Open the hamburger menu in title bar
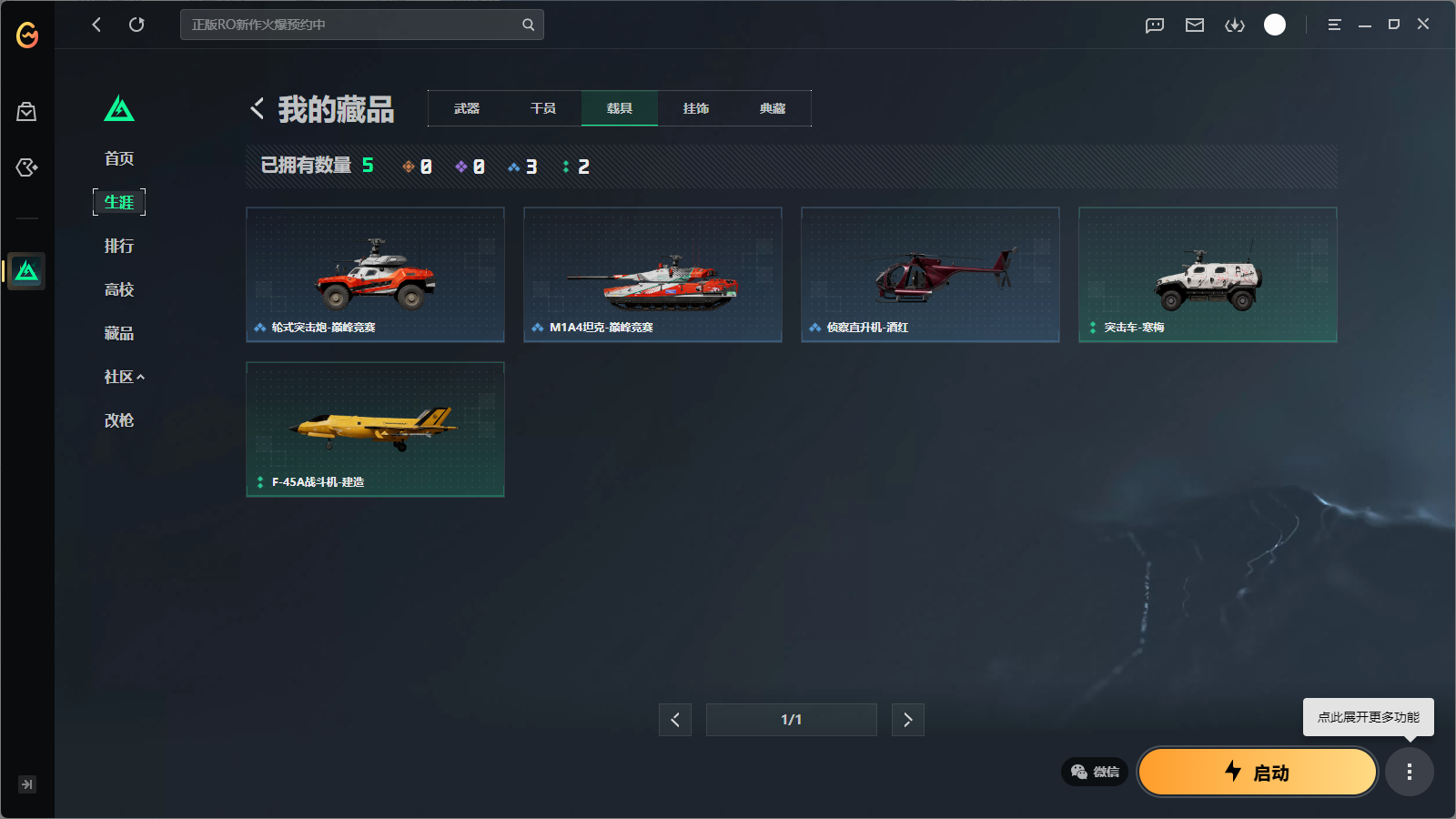The width and height of the screenshot is (1456, 819). point(1334,25)
